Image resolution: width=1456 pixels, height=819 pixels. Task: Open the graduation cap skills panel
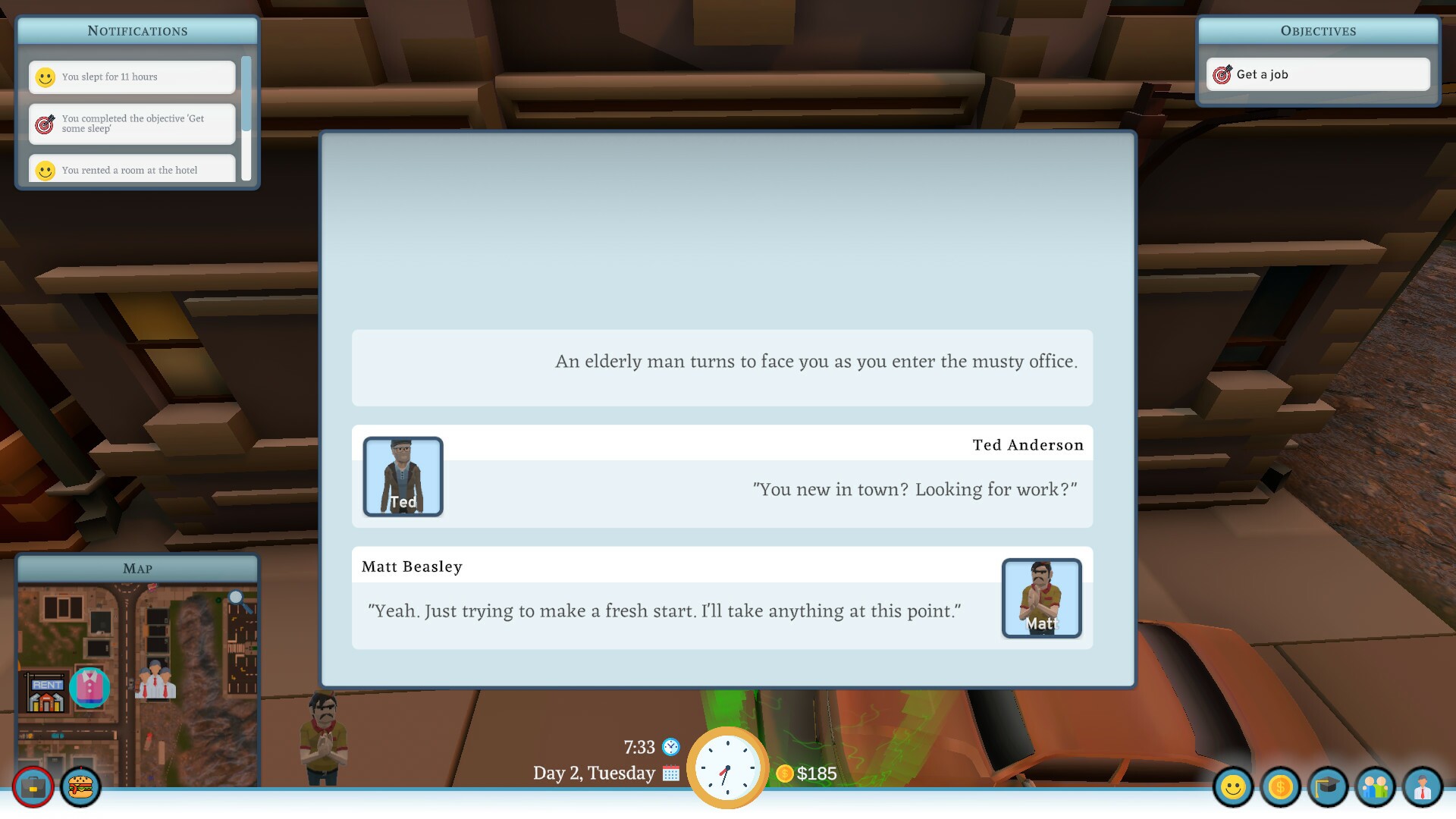coord(1329,788)
